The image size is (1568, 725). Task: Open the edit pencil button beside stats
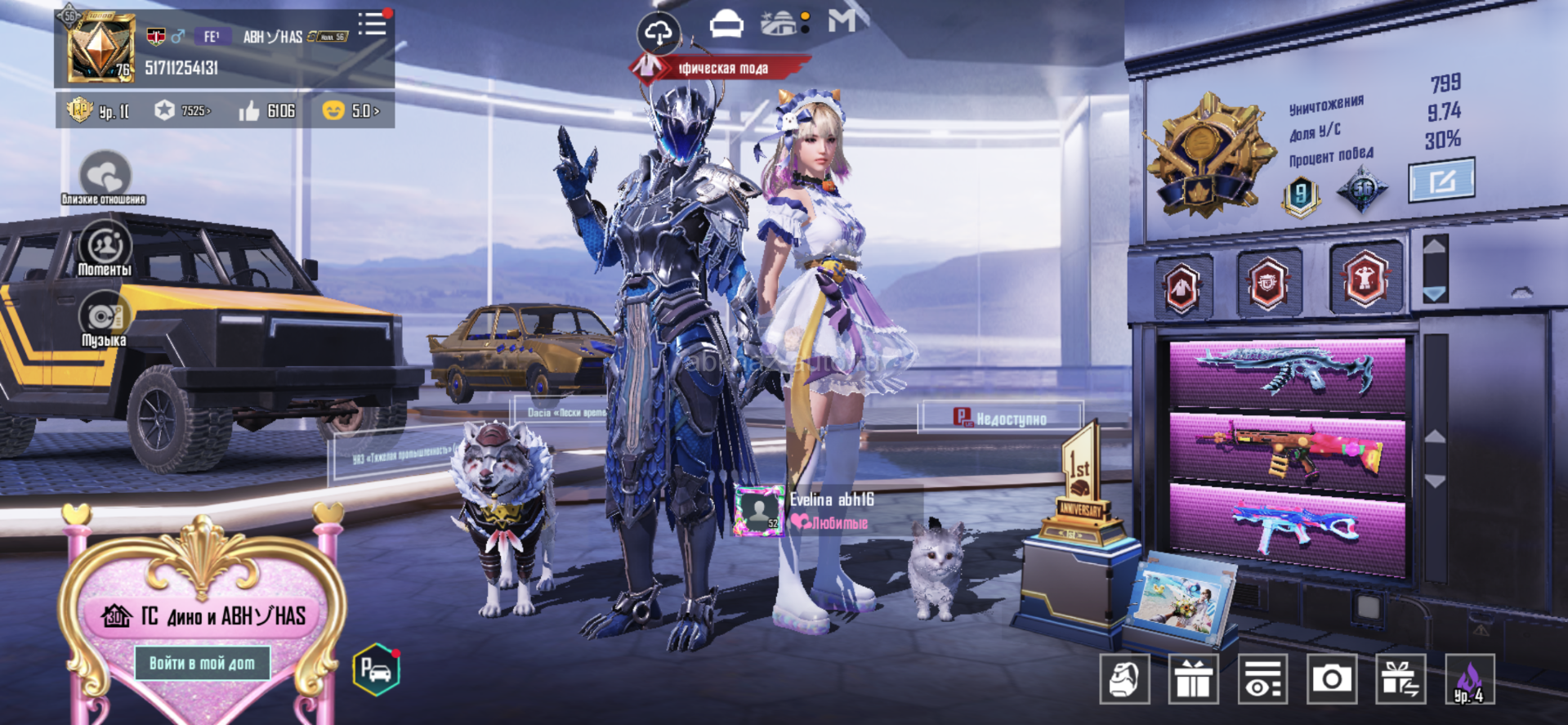click(x=1441, y=181)
